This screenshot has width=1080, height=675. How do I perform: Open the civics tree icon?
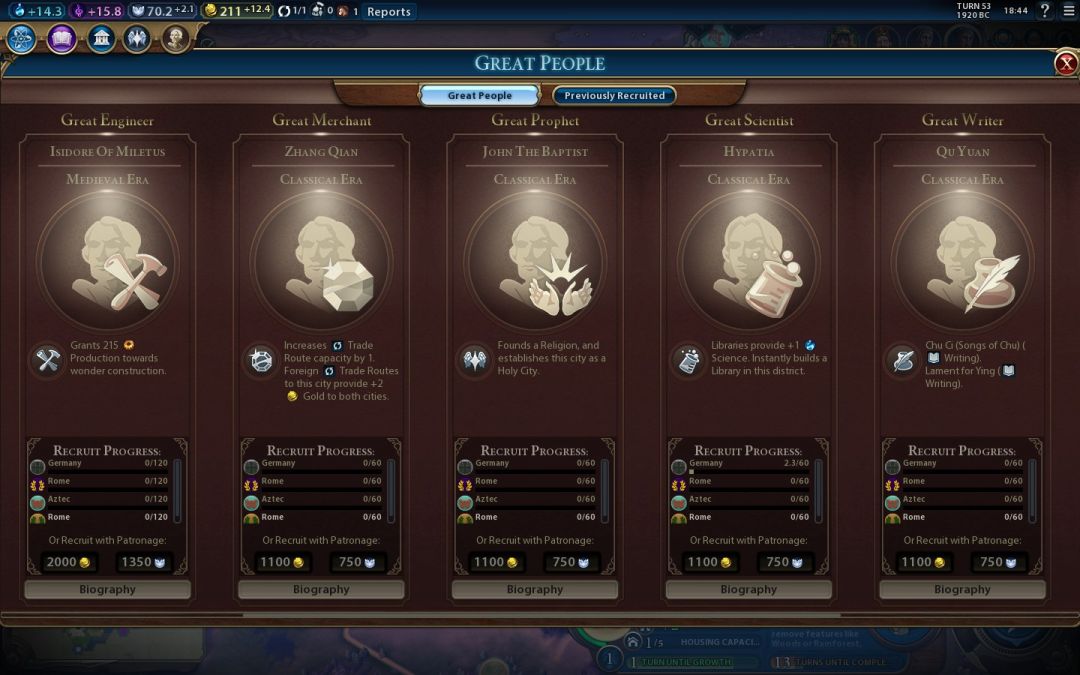(61, 40)
